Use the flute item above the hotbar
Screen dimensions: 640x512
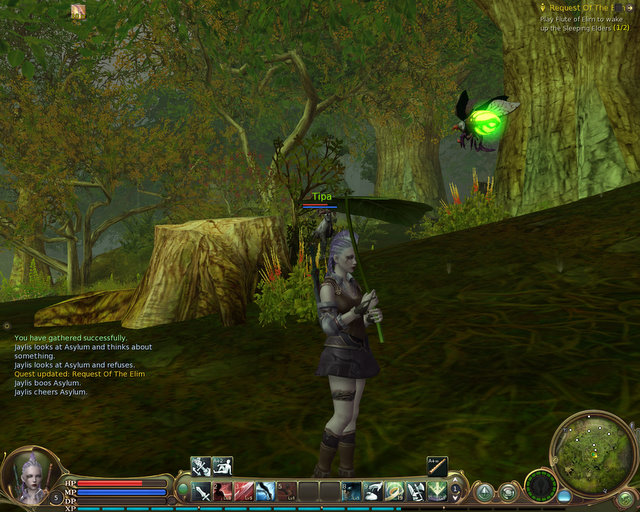click(x=436, y=466)
